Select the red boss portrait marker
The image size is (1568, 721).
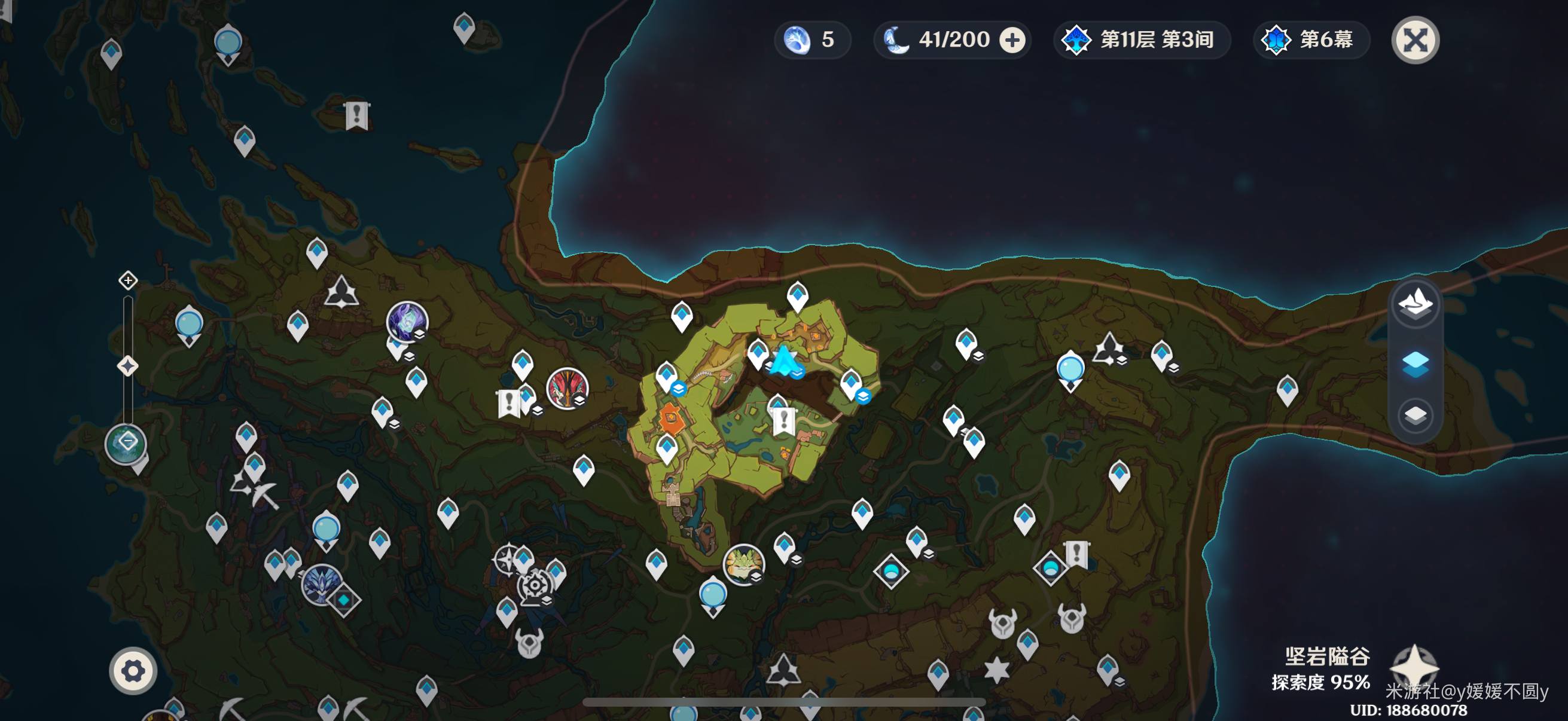pyautogui.click(x=567, y=388)
